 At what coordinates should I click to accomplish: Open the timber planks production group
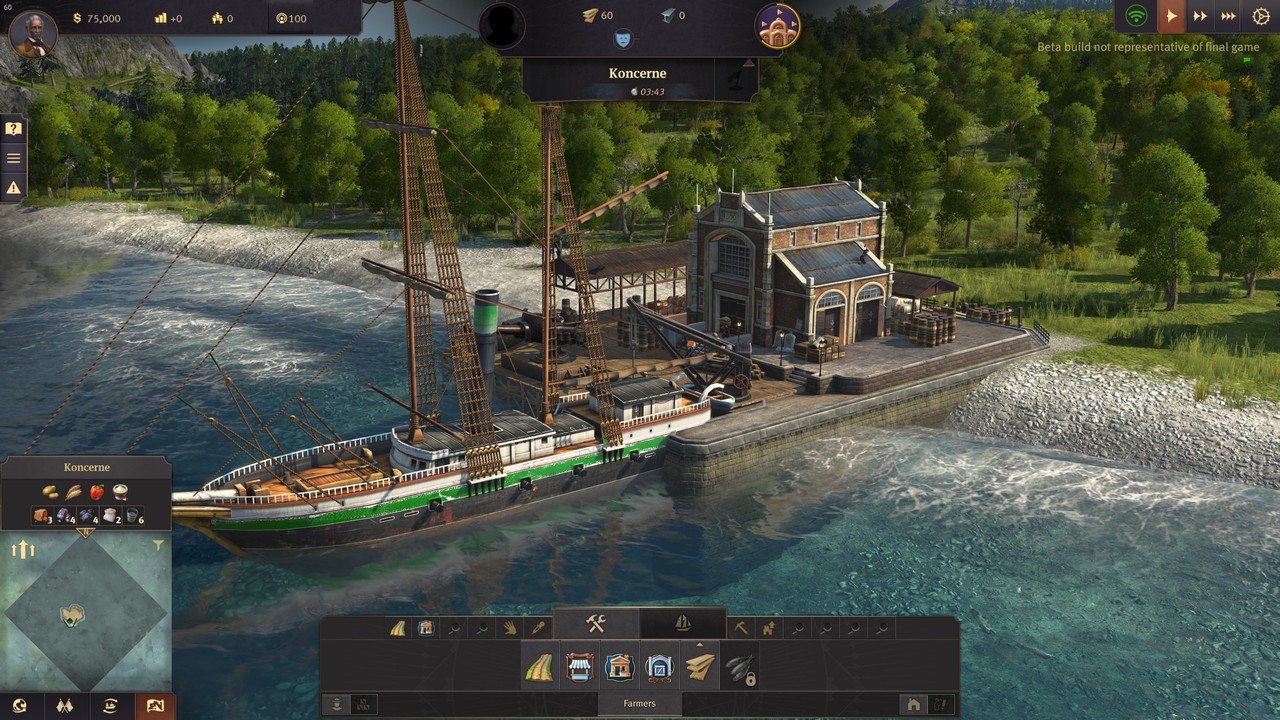point(700,667)
